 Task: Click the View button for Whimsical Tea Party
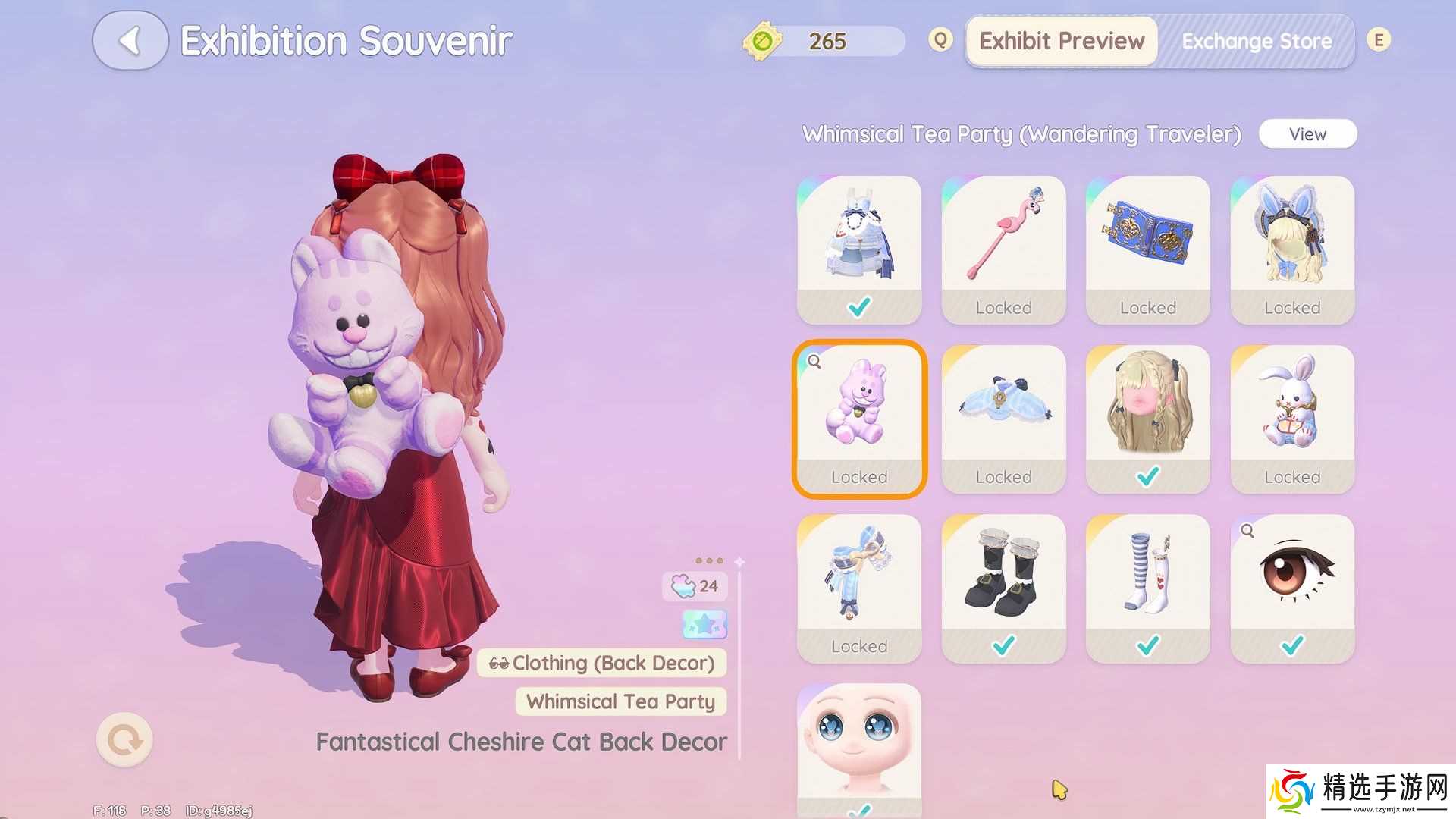pos(1307,134)
